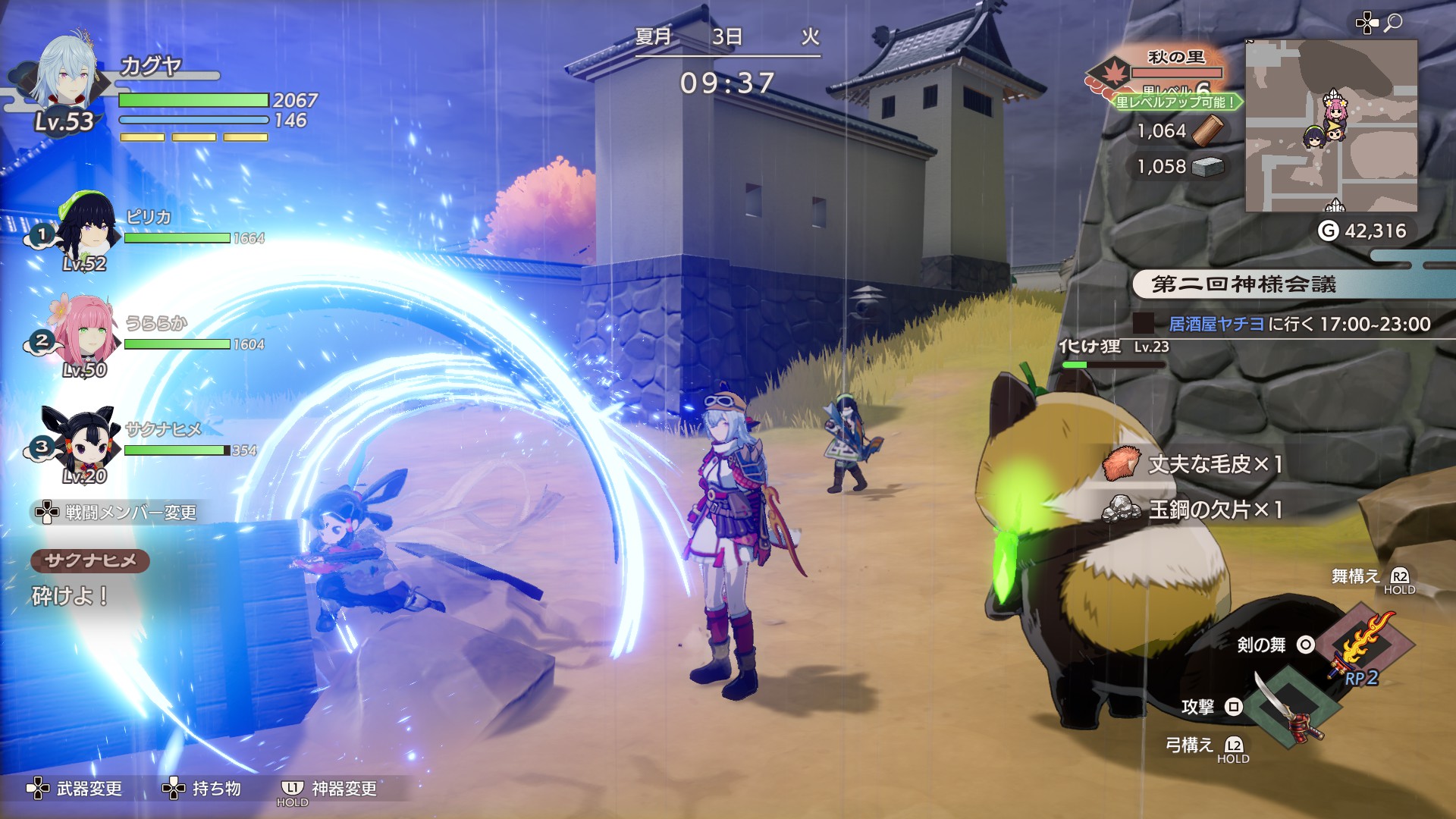1456x819 pixels.
Task: Select the 秋の里 village banner
Action: pos(1175,58)
